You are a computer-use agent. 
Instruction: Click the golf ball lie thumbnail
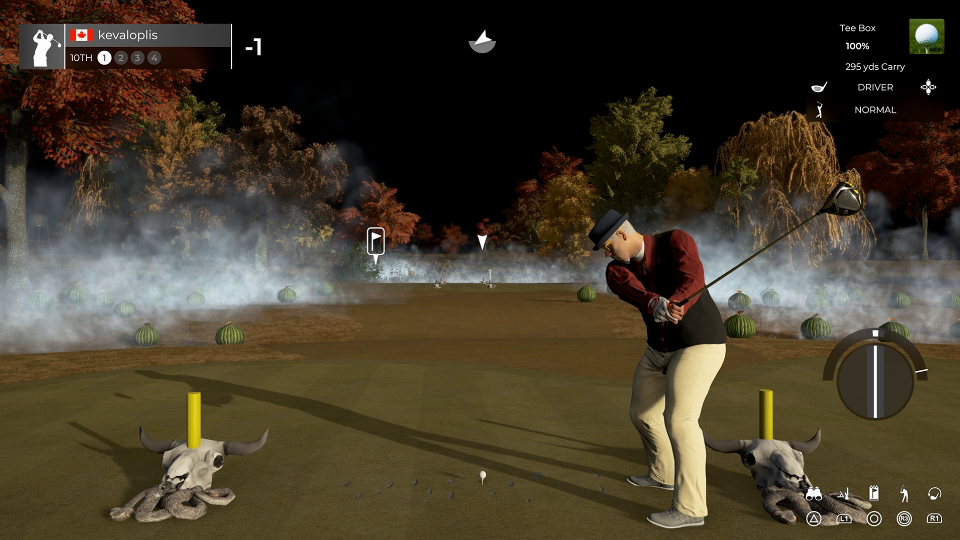[x=926, y=36]
